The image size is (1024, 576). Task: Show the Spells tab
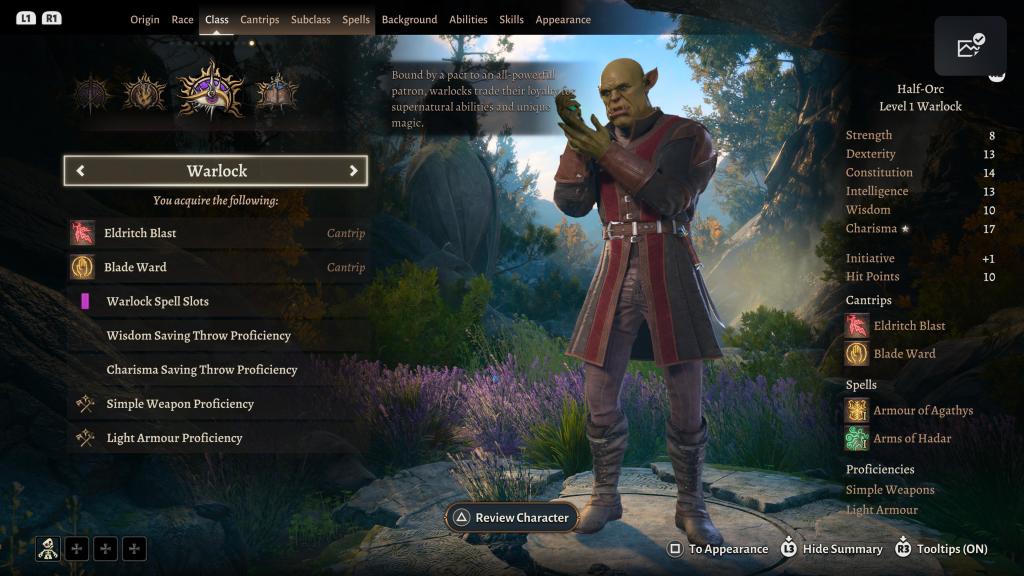356,20
